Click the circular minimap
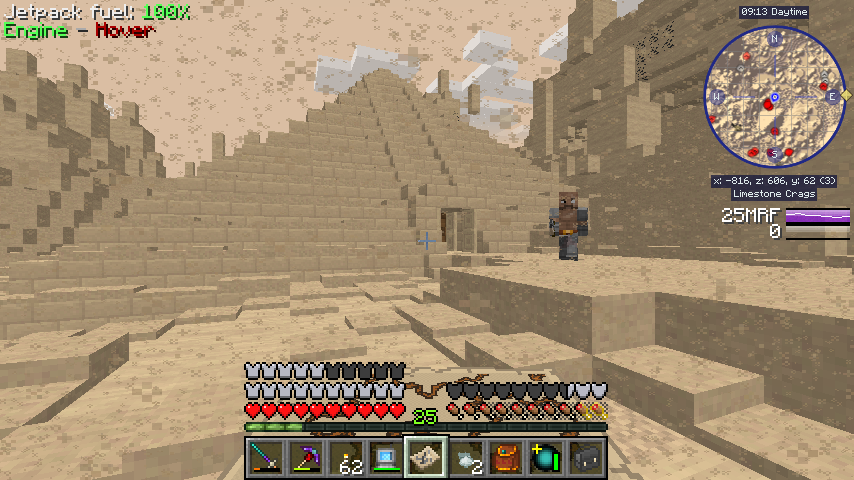 [775, 97]
